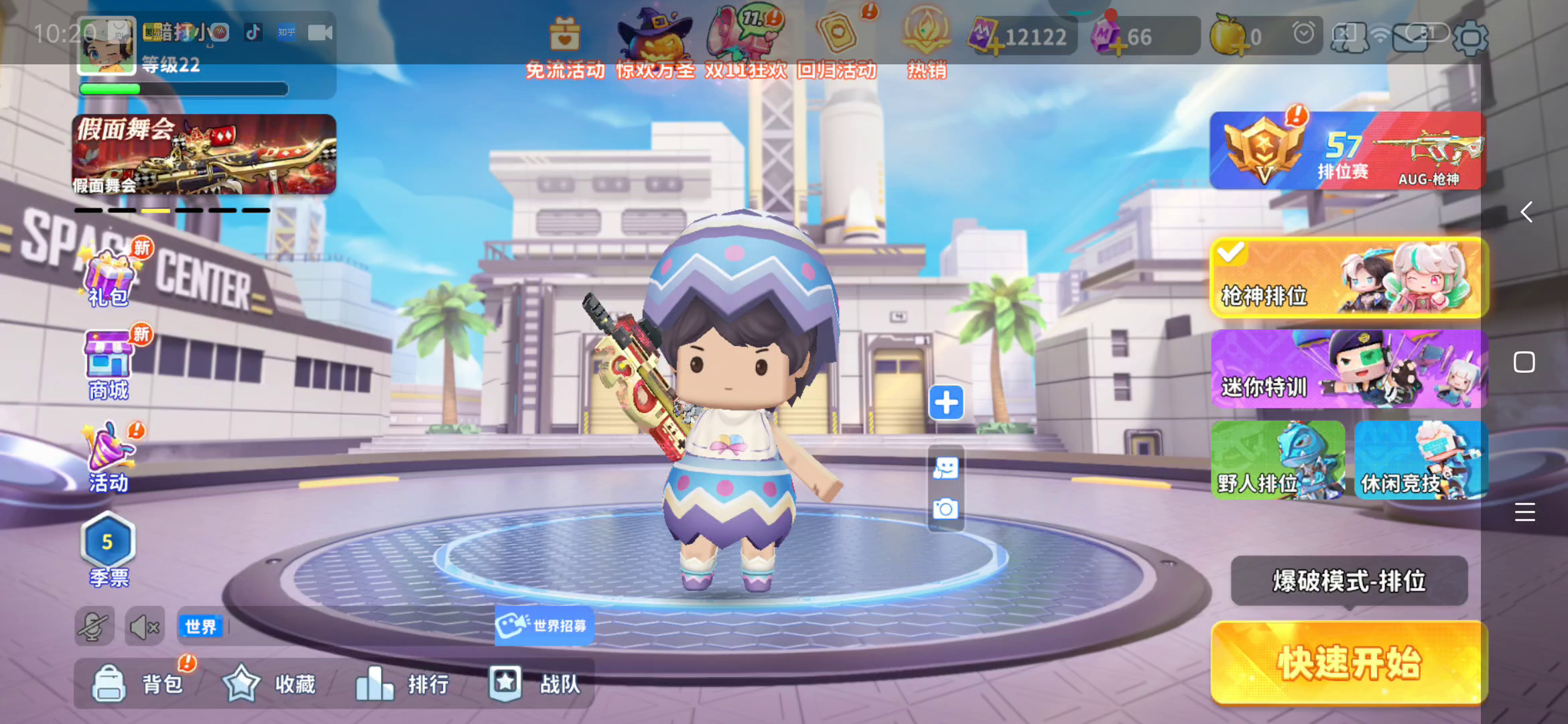
Task: Open the 惊欢万圣 Halloween event
Action: click(x=655, y=44)
